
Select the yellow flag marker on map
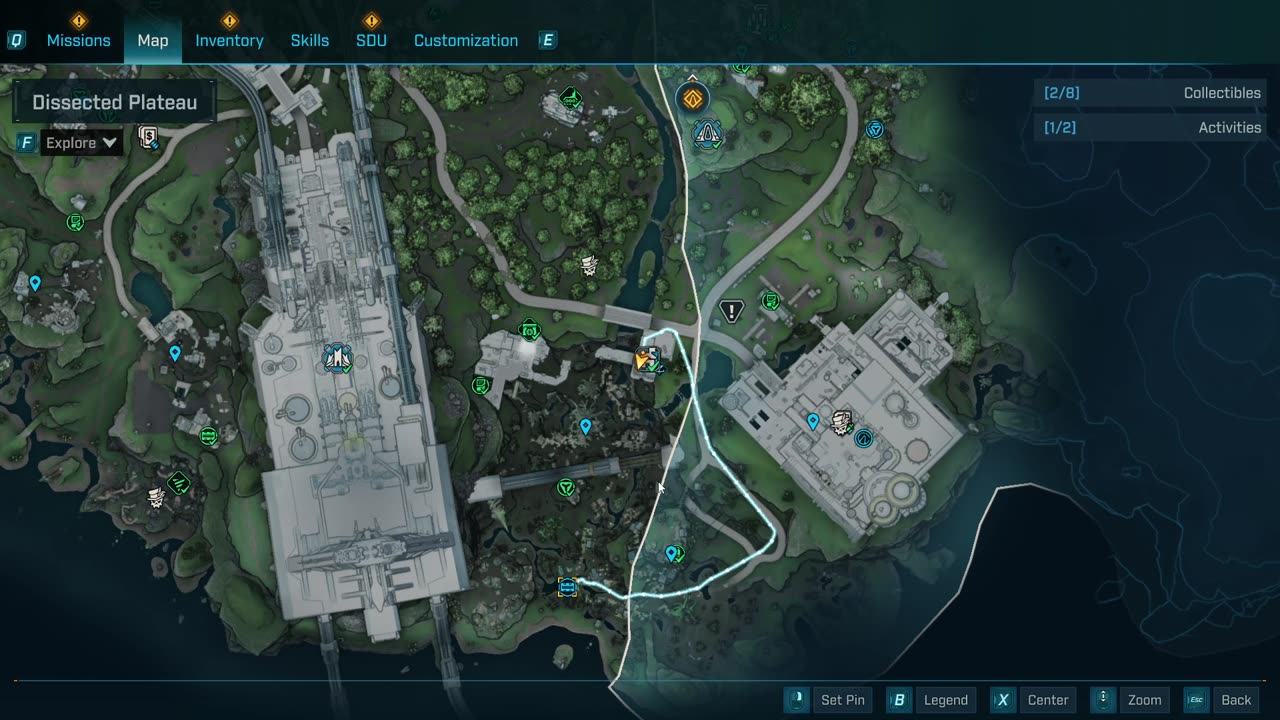[645, 359]
